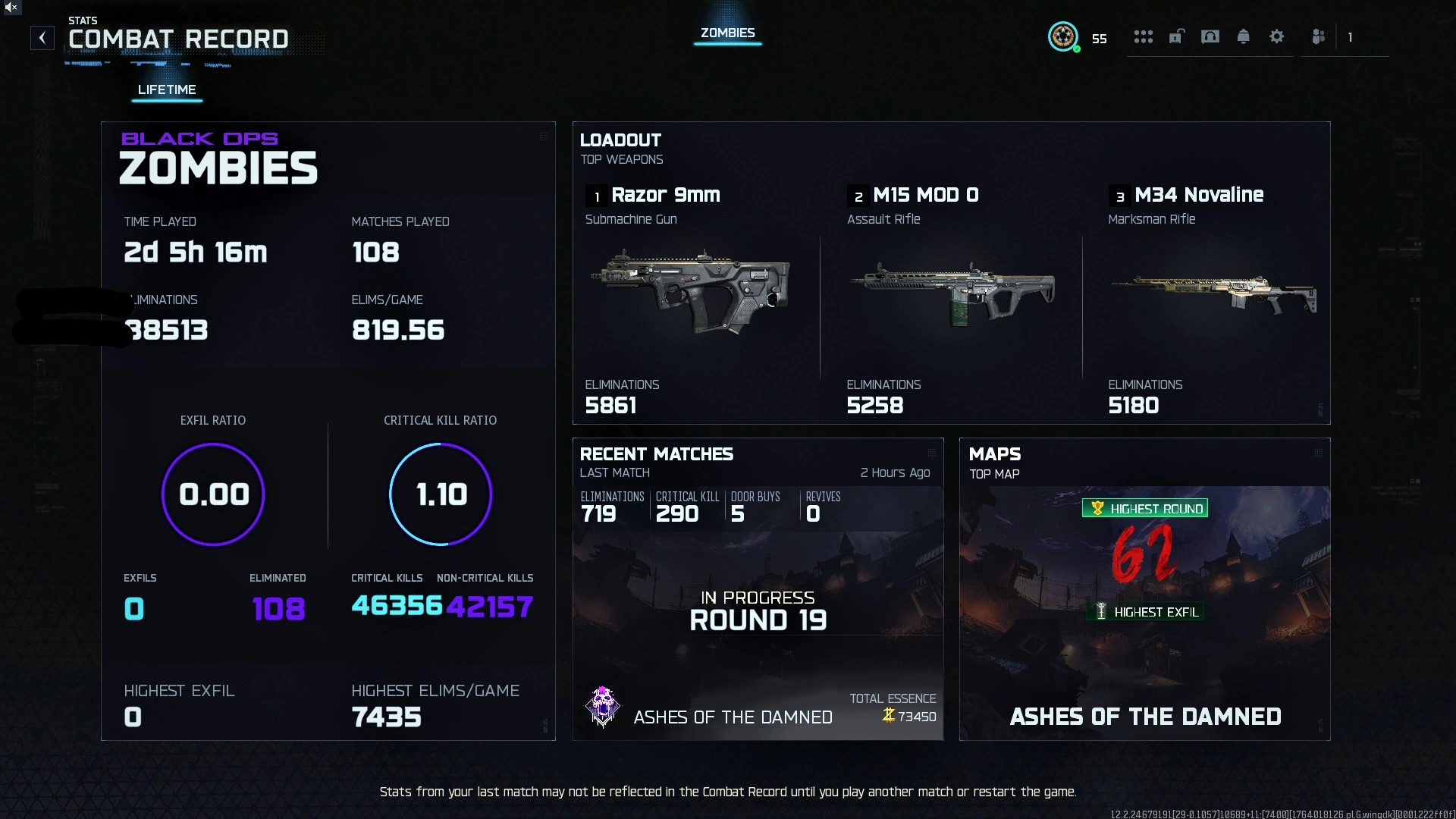Expand the Black Ops Zombies panel handle
The height and width of the screenshot is (819, 1456).
pyautogui.click(x=544, y=136)
